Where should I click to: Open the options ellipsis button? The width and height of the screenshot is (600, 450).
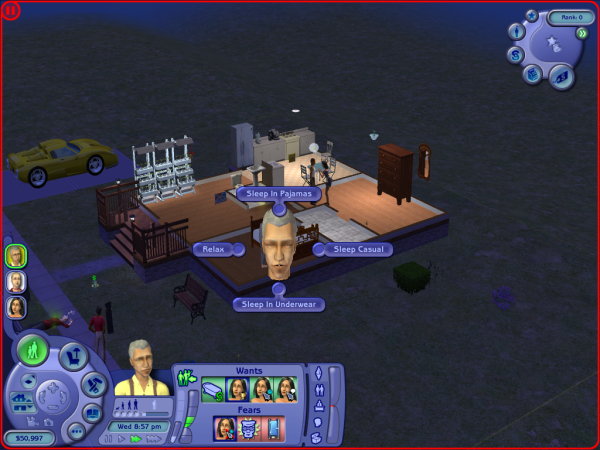click(74, 431)
